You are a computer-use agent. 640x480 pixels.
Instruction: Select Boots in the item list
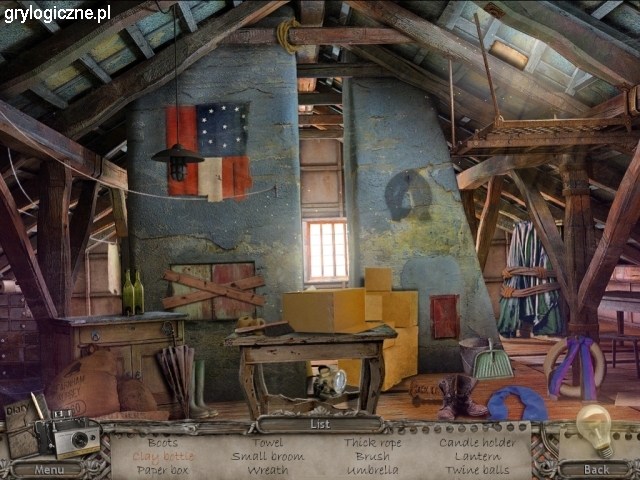click(x=163, y=442)
